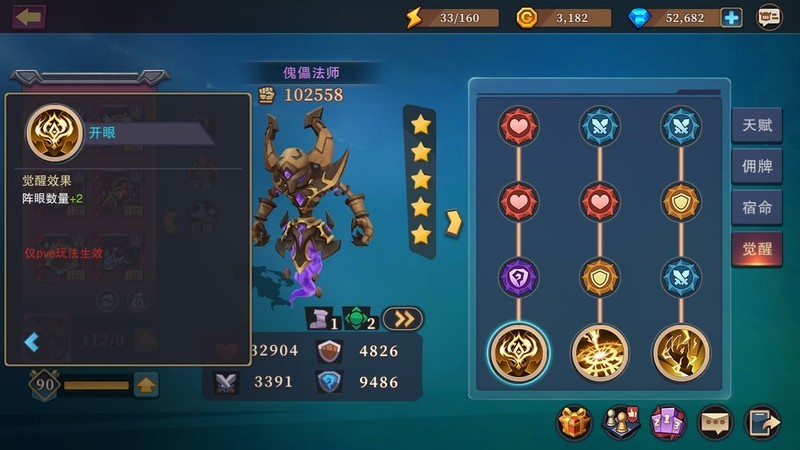Open the purple numbered cards icon
800x450 pixels.
tap(666, 424)
